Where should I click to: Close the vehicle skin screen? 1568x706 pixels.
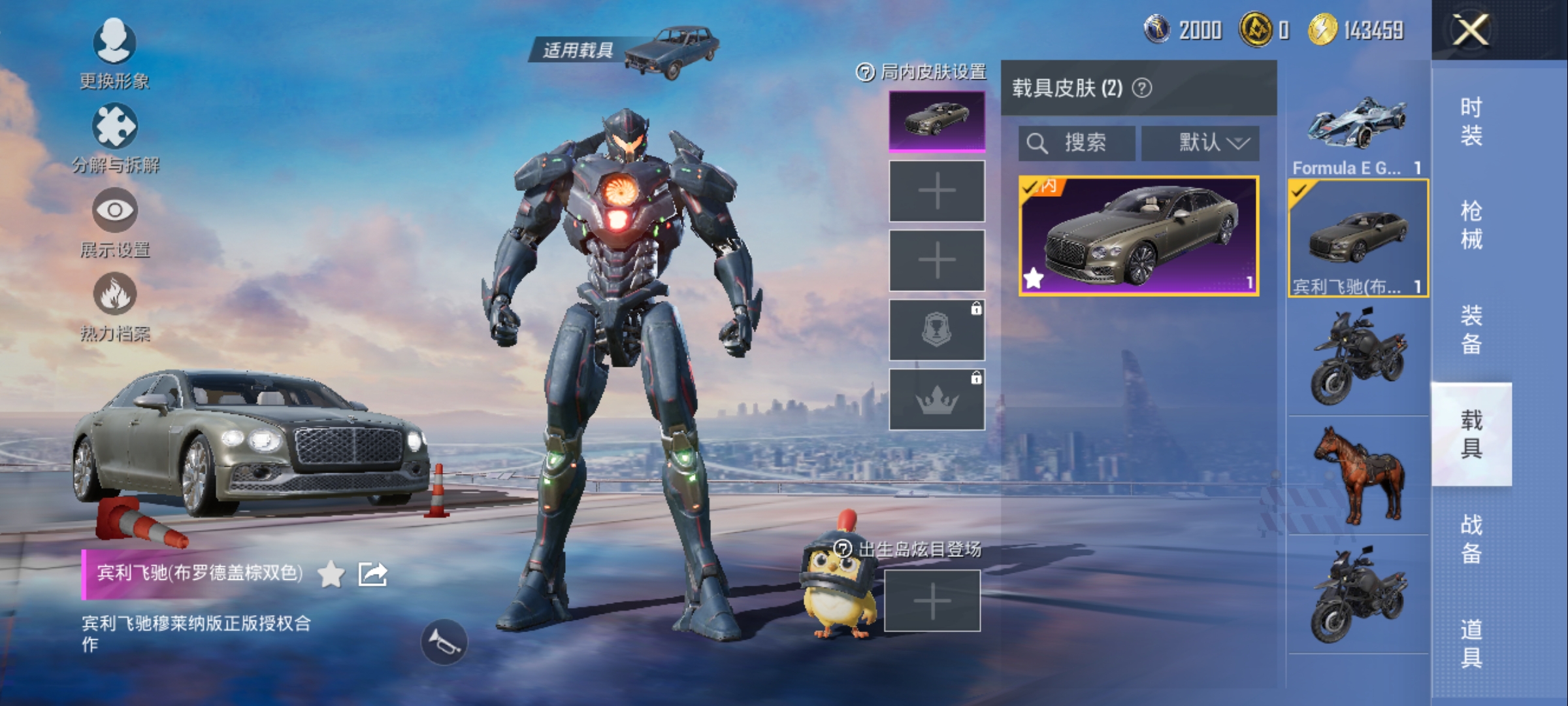pos(1470,30)
